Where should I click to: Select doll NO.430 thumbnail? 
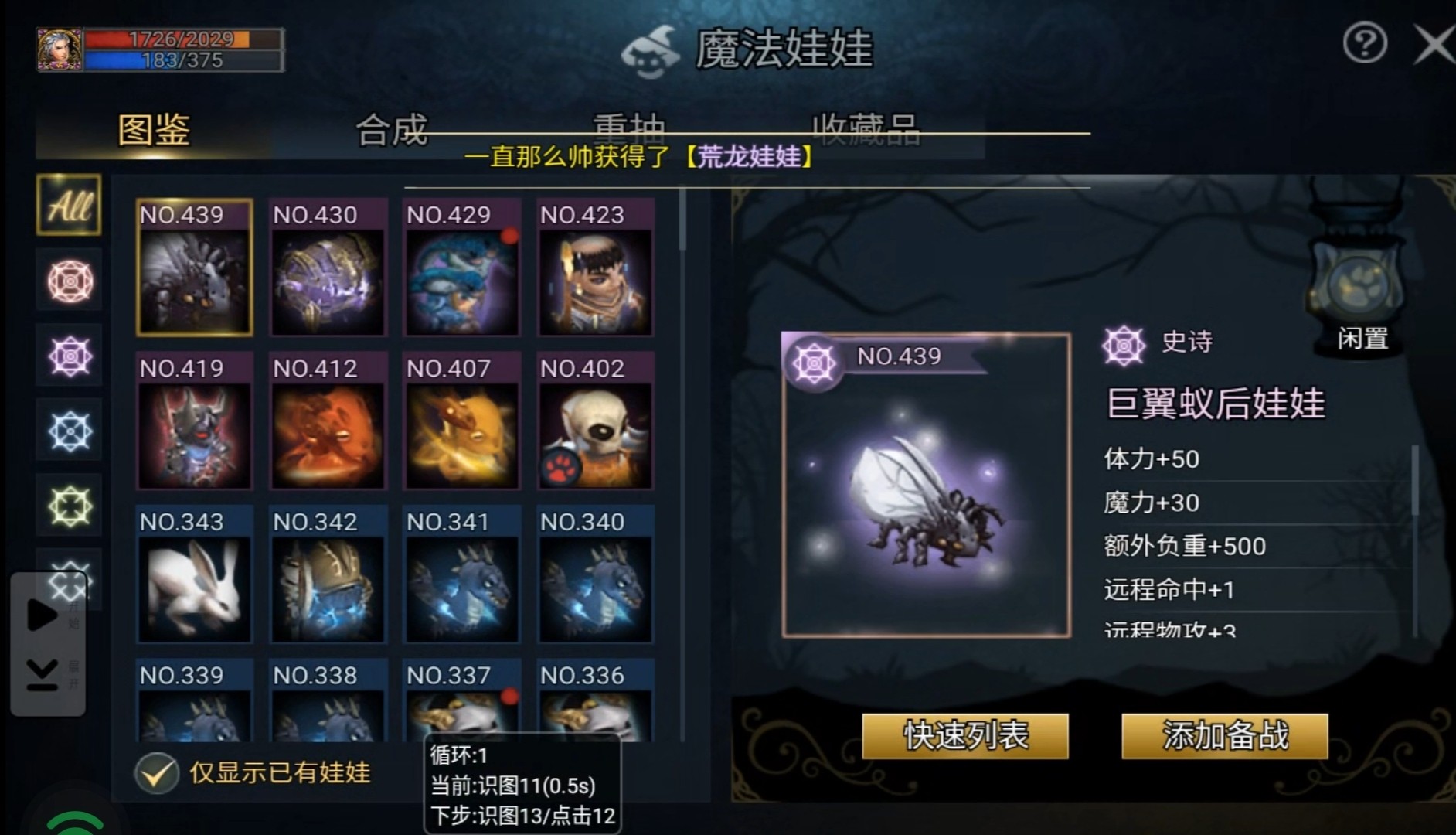(328, 268)
